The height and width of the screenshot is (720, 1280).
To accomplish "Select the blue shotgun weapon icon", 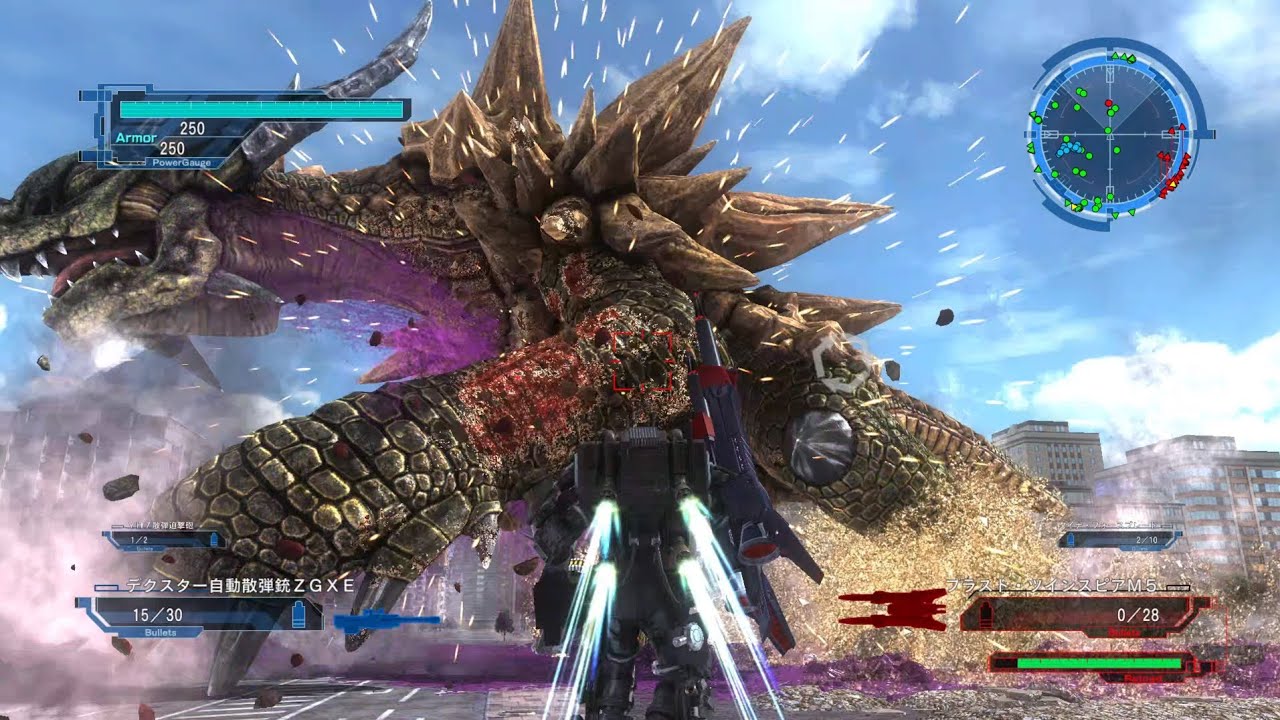I will [386, 622].
